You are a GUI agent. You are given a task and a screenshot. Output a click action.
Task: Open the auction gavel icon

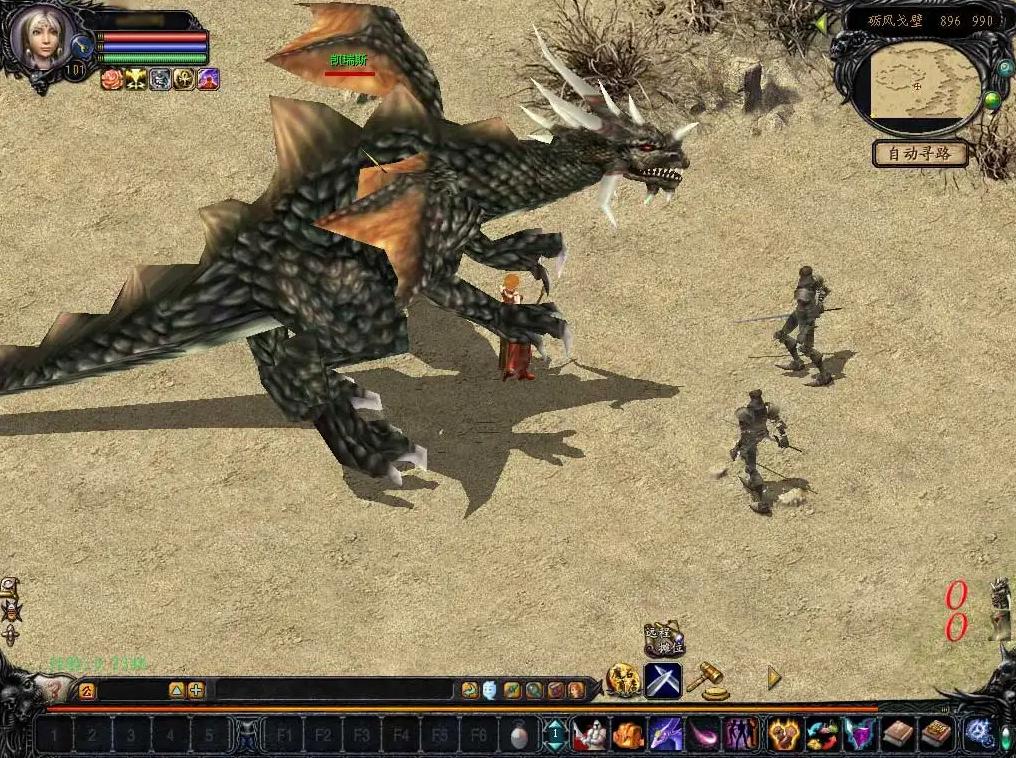pos(707,680)
